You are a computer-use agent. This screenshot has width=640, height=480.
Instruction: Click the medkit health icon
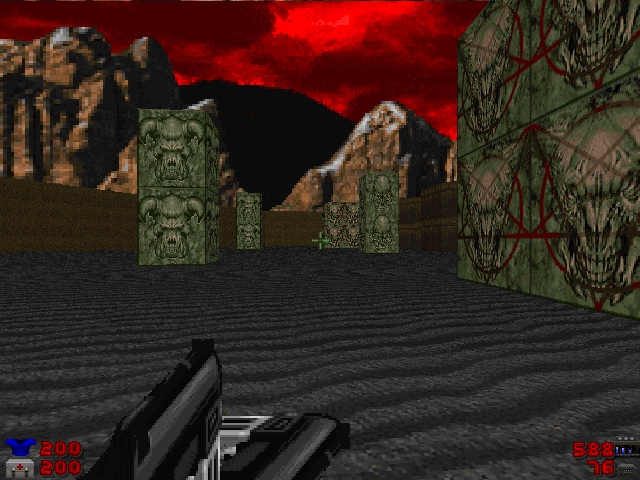click(x=18, y=467)
